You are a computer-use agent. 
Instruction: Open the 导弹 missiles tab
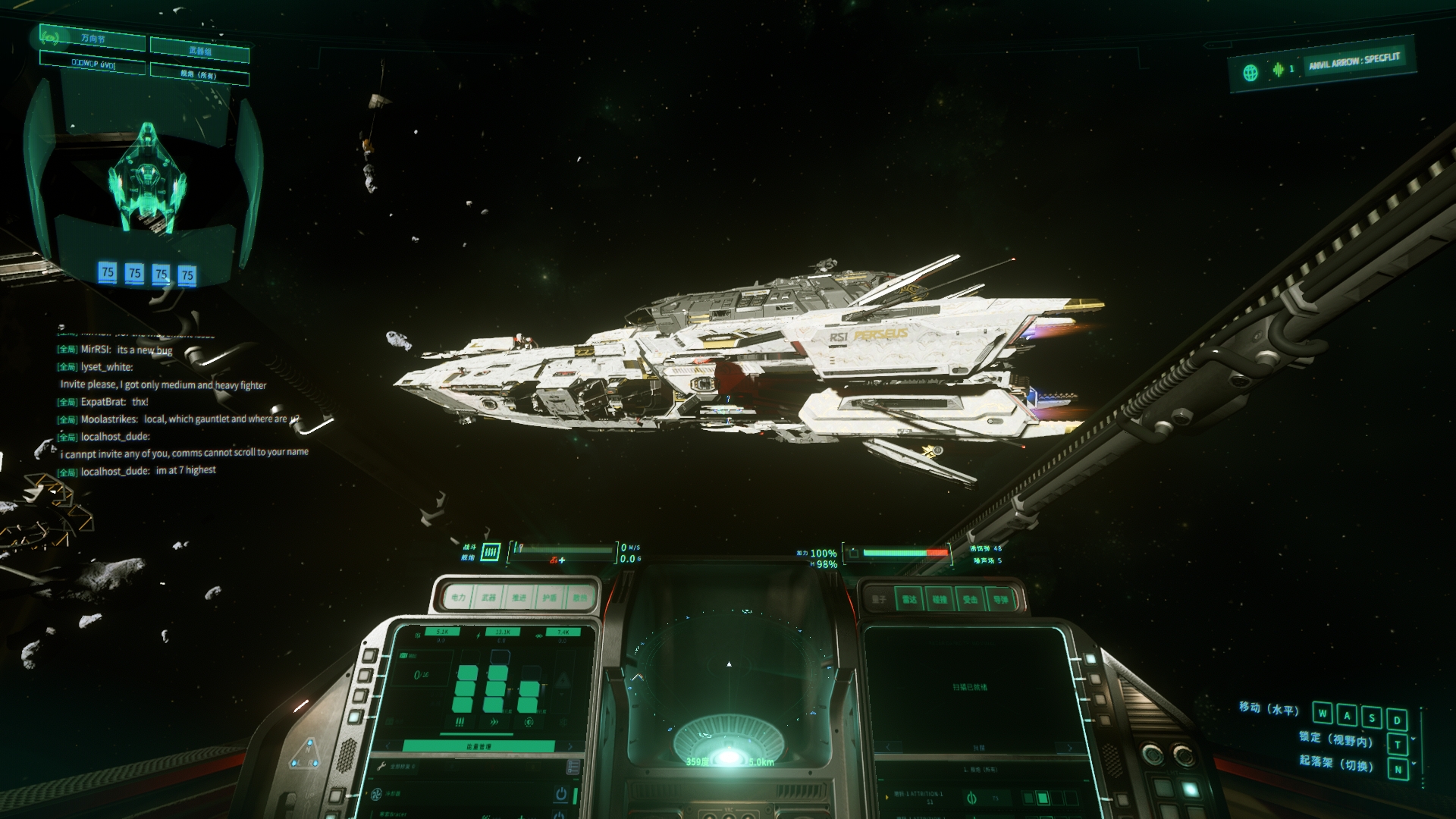[x=1001, y=599]
